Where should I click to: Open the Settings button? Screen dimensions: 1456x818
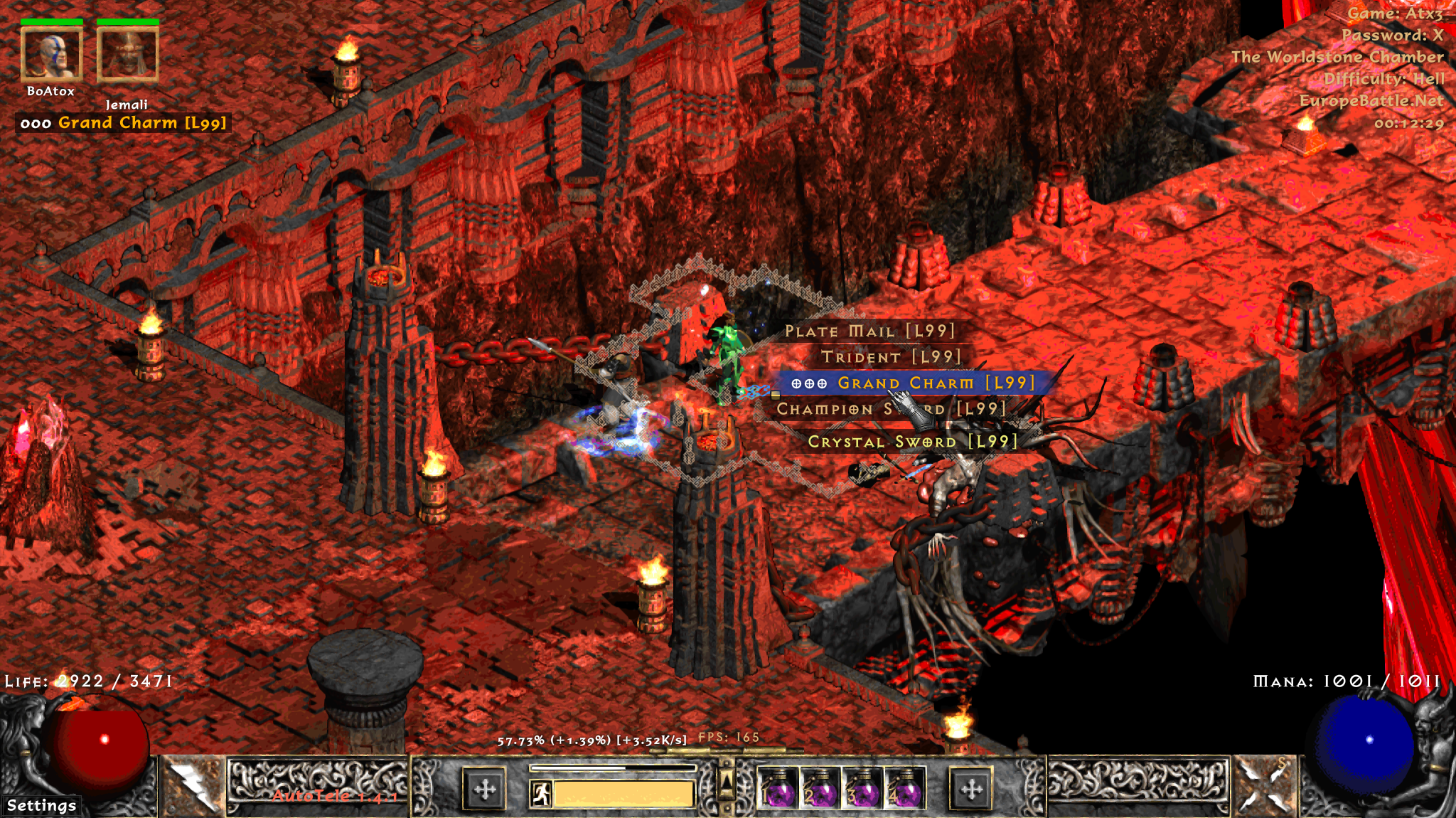41,805
